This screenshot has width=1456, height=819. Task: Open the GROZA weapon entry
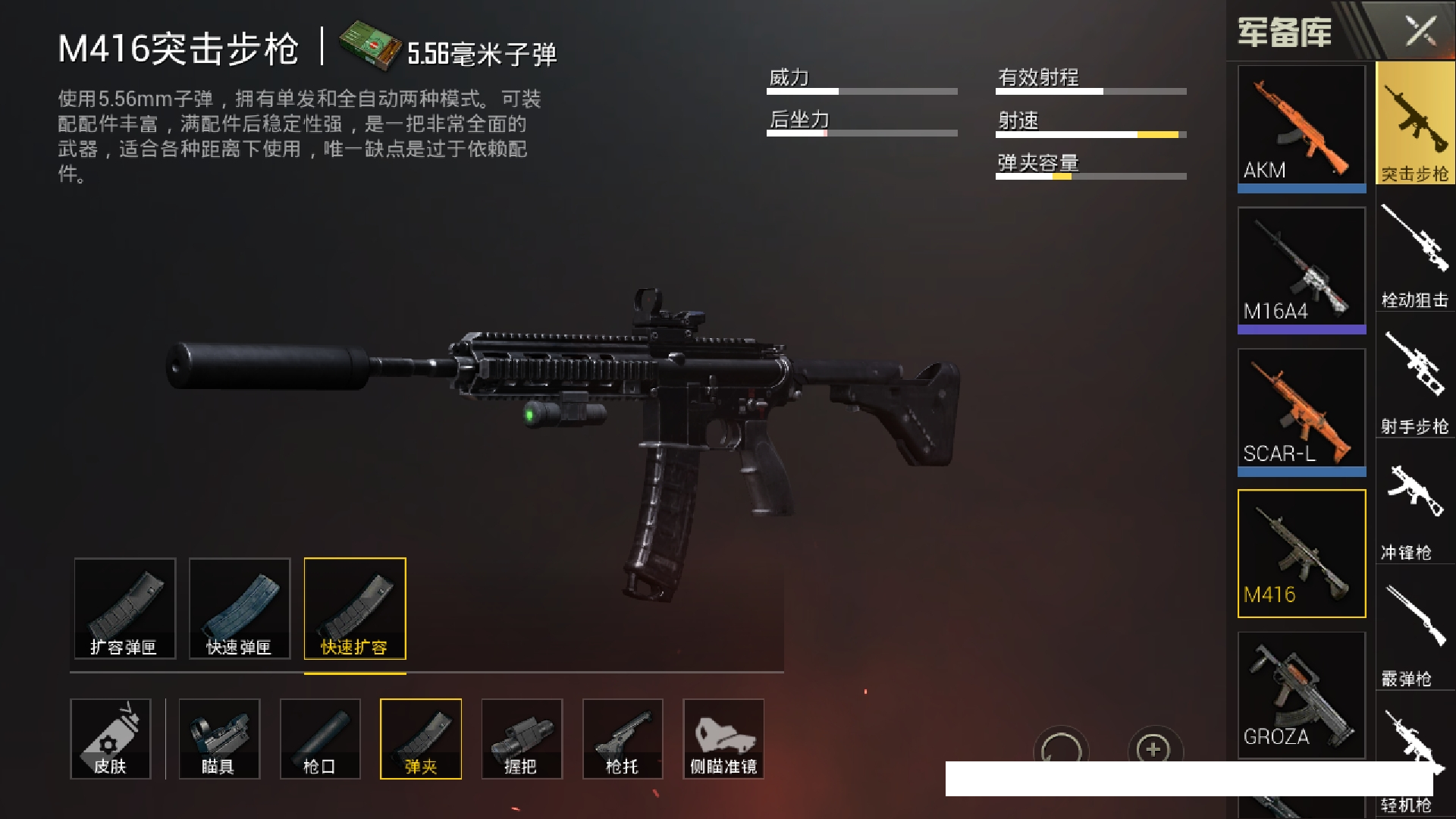1301,694
